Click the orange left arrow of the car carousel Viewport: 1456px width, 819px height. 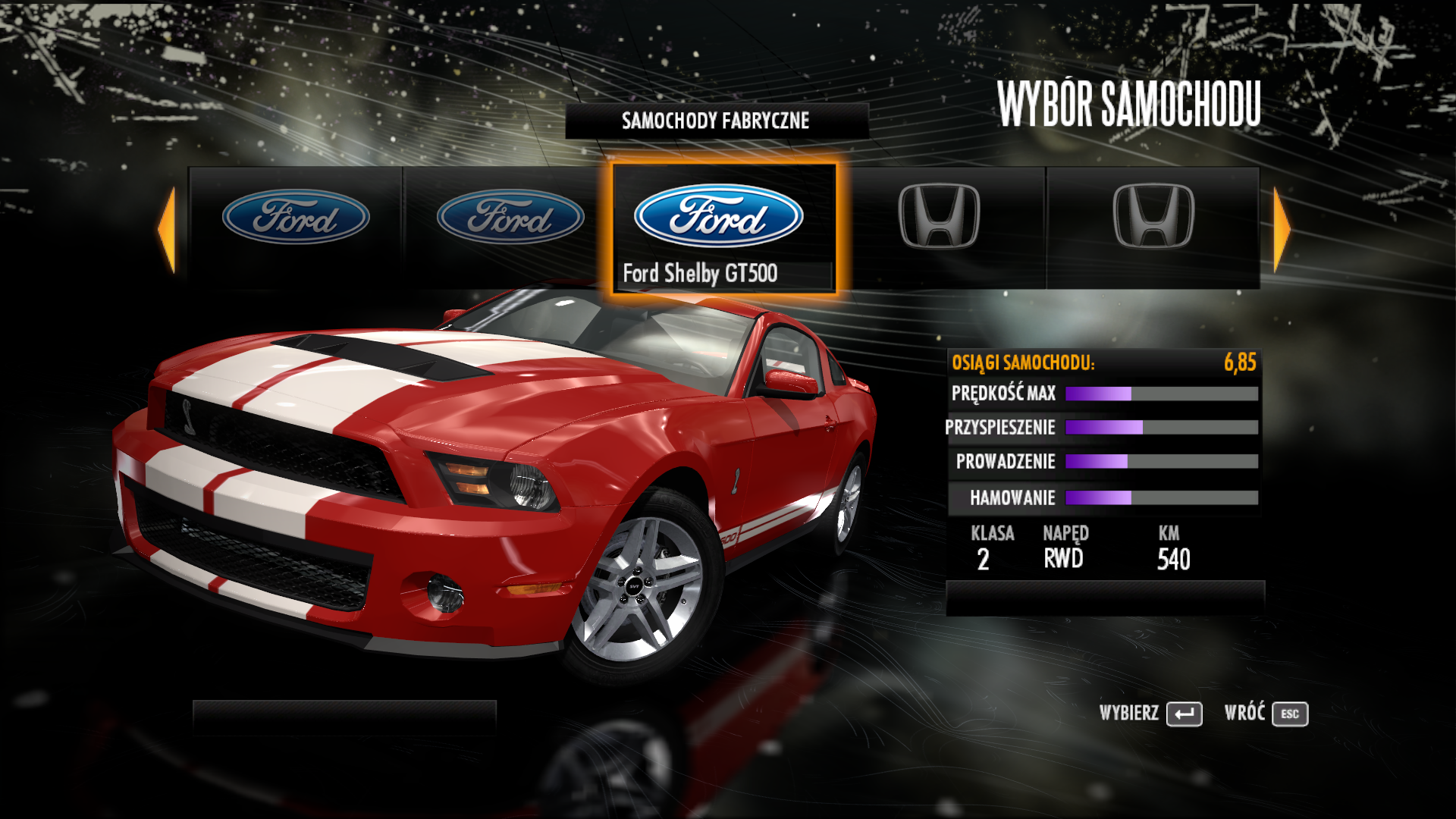167,228
